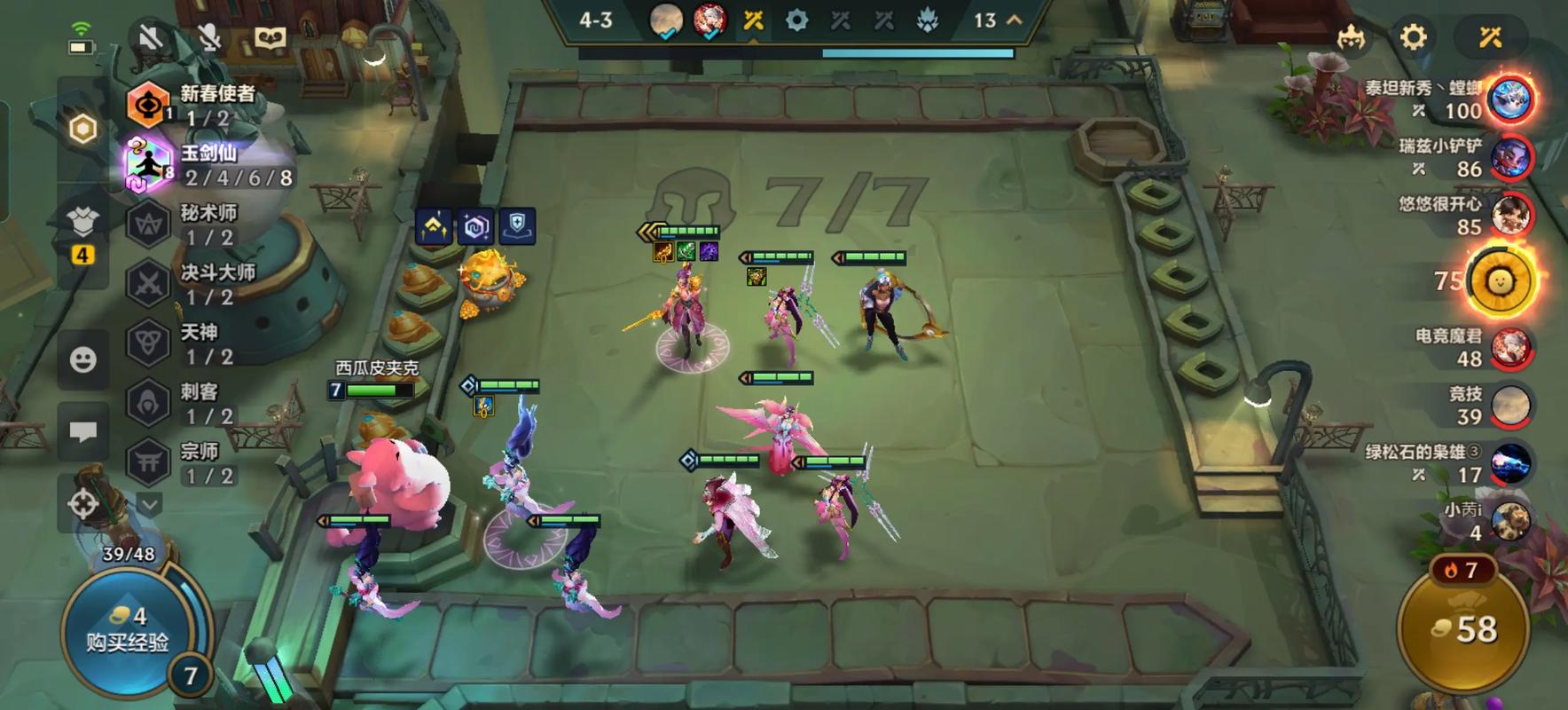
Task: Click the crosshair target button
Action: click(x=83, y=504)
